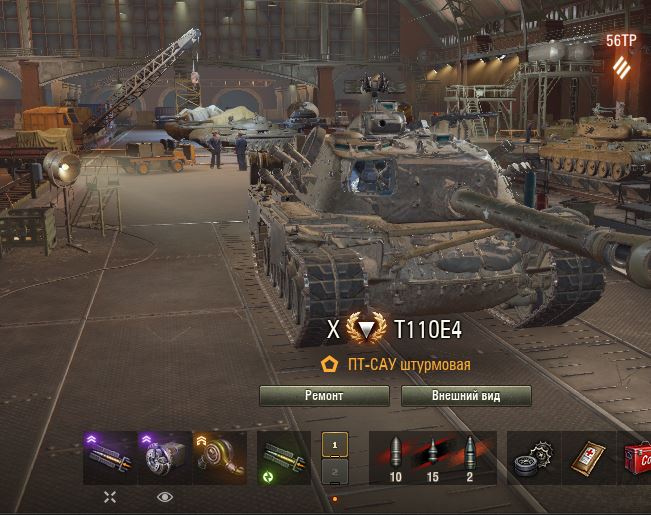Switch to loadout setup 2
651x515 pixels.
[335, 471]
